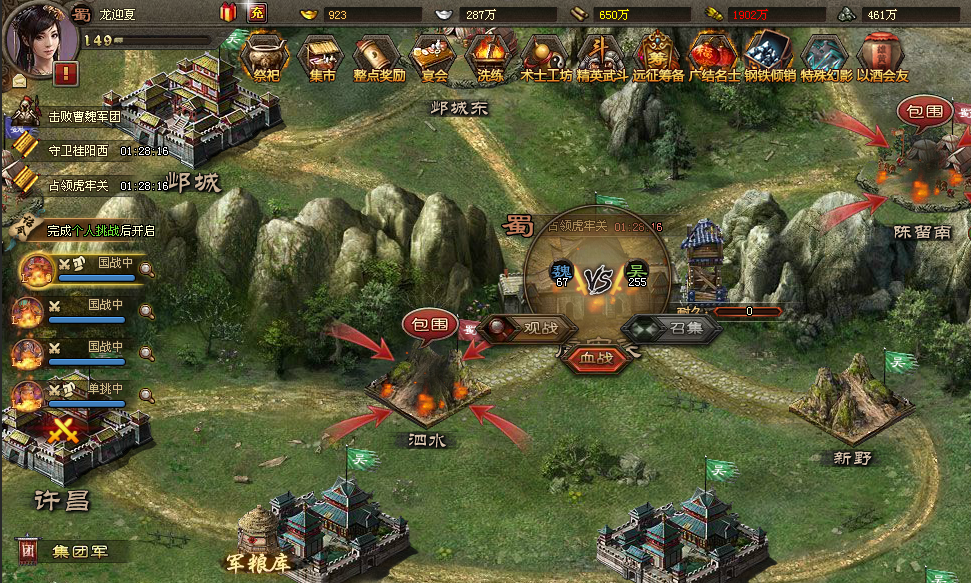971x583 pixels.
Task: Open the 钢铁倾销 steel sale
Action: [x=770, y=55]
